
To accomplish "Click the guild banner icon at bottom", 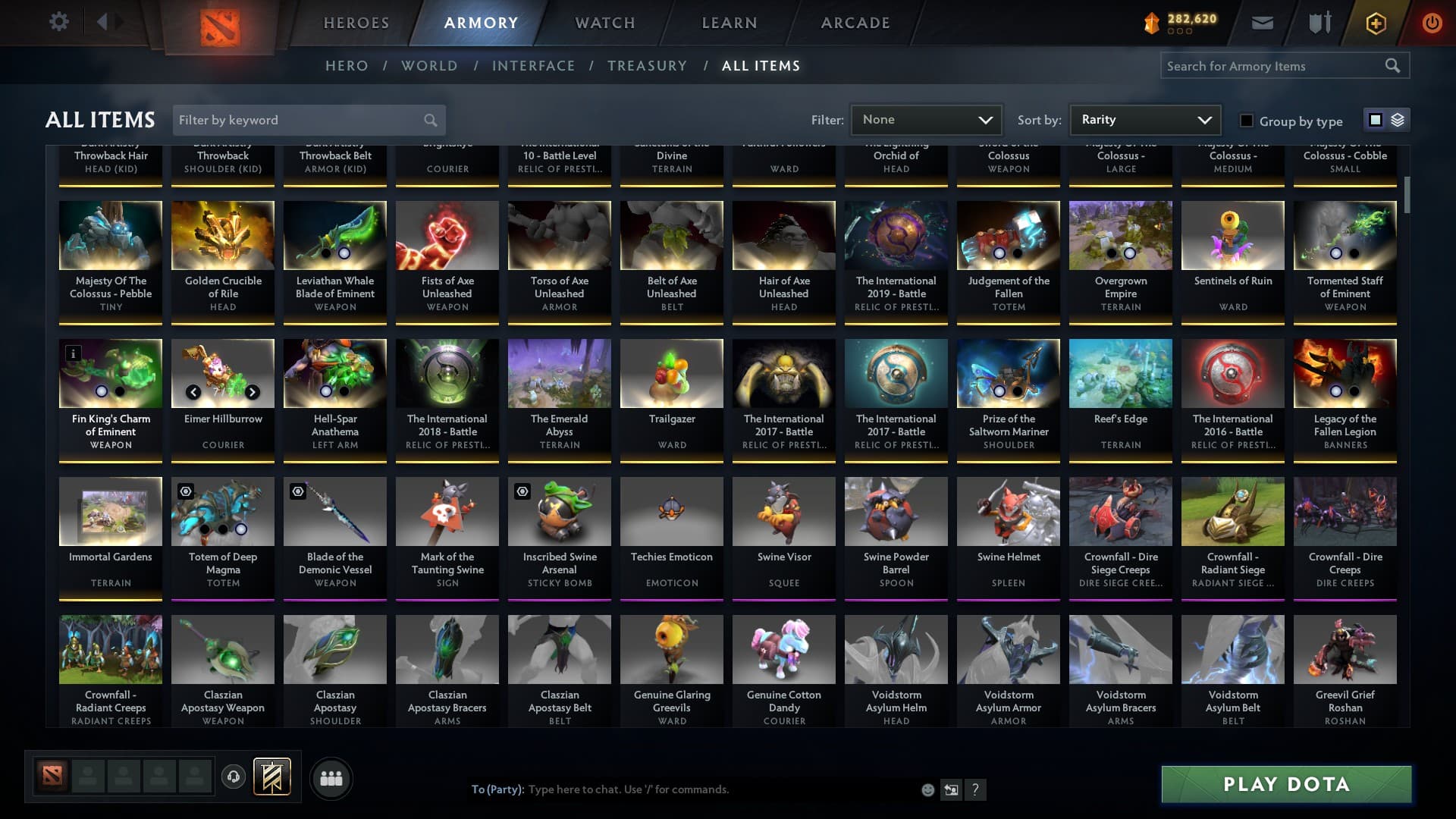I will point(273,777).
